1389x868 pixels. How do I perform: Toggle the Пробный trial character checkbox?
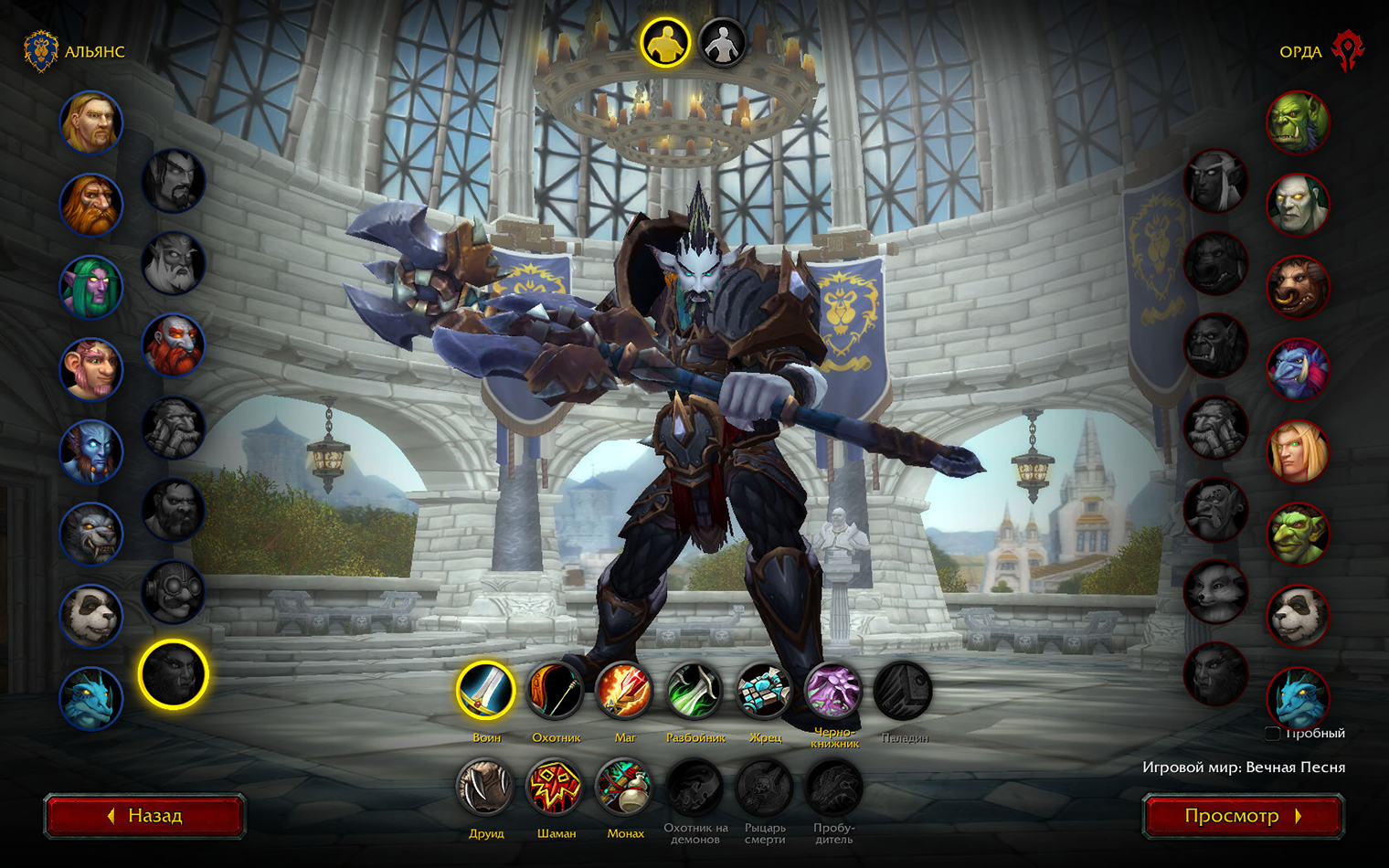(x=1272, y=733)
